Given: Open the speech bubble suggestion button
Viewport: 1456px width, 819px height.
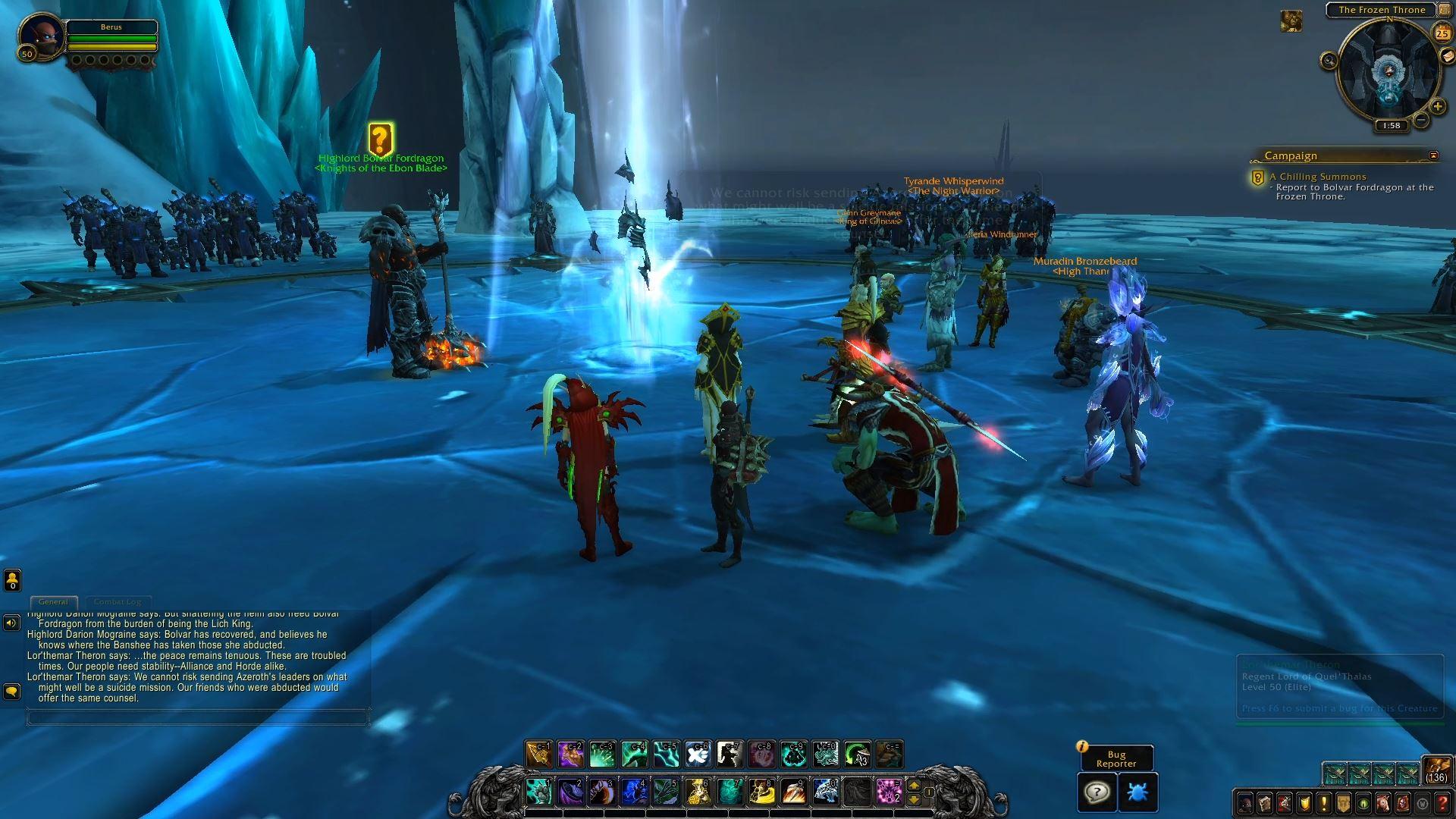Looking at the screenshot, I should click(x=1097, y=792).
